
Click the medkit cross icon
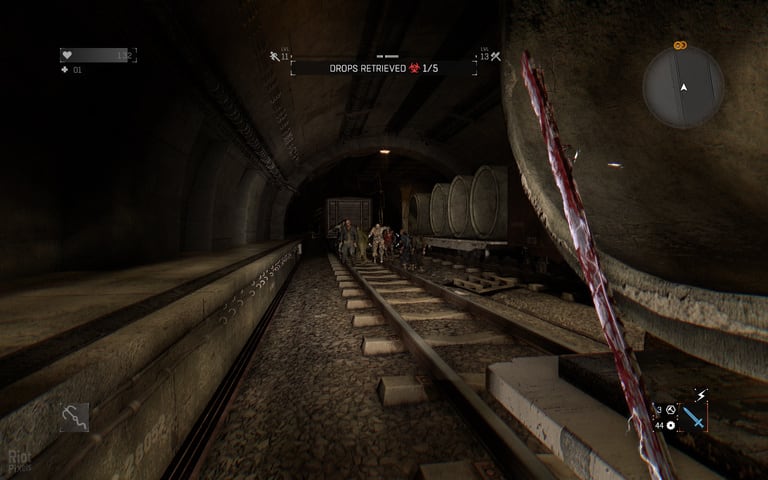(x=65, y=70)
